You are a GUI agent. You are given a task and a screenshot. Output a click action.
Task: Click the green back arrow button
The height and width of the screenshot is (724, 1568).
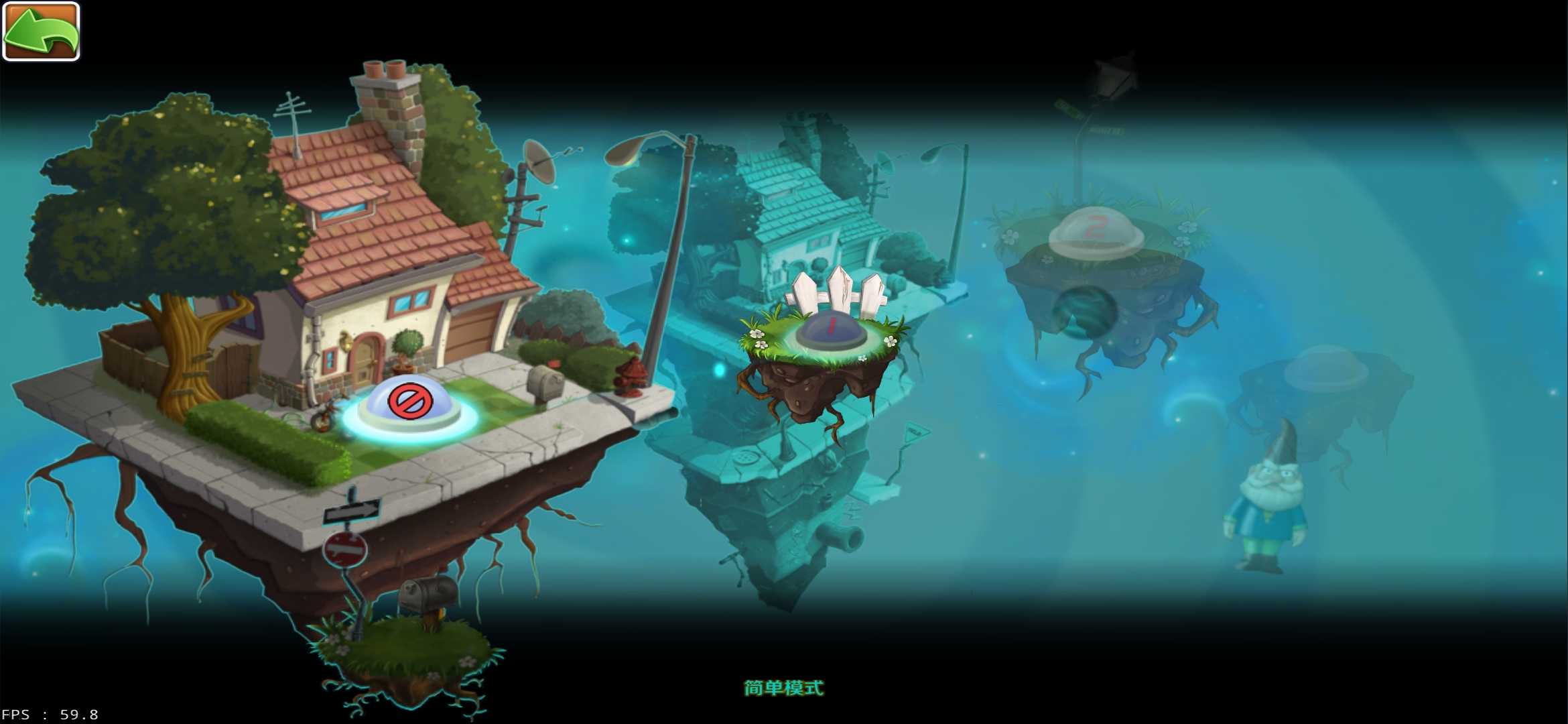pyautogui.click(x=40, y=32)
